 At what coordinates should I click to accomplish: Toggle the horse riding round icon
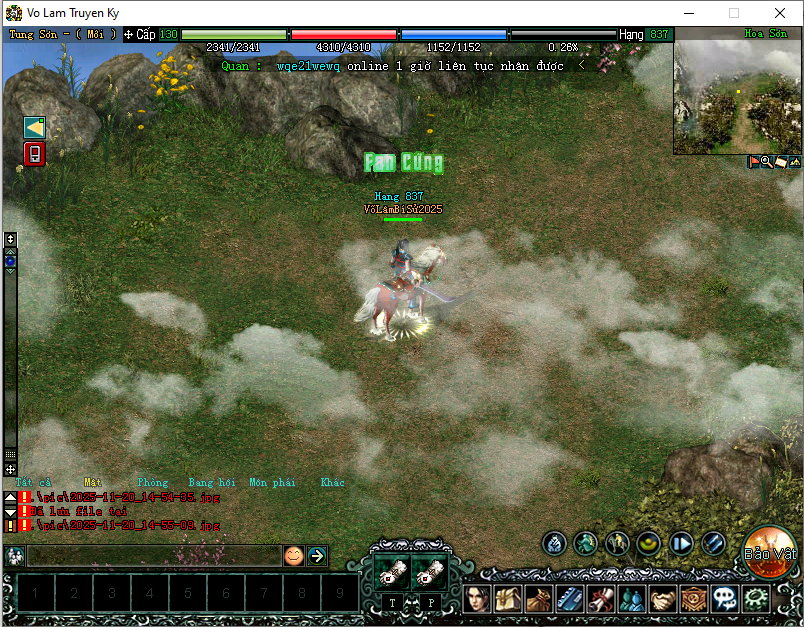pos(617,543)
